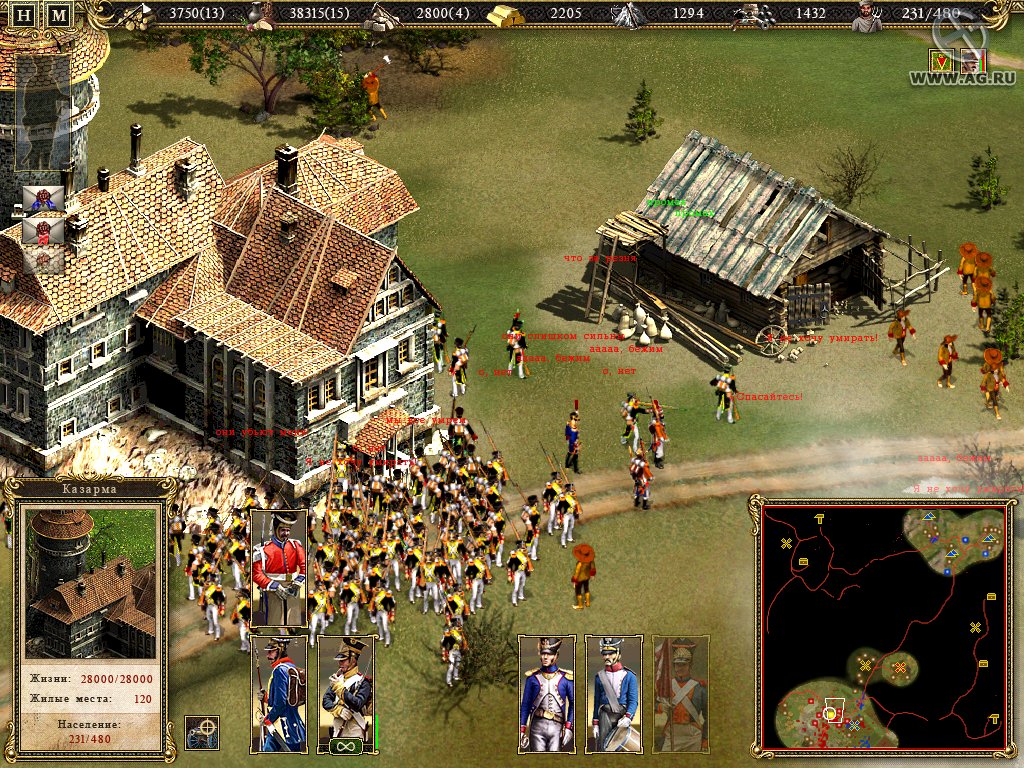Open the M menu button
Image resolution: width=1024 pixels, height=768 pixels.
tap(59, 15)
